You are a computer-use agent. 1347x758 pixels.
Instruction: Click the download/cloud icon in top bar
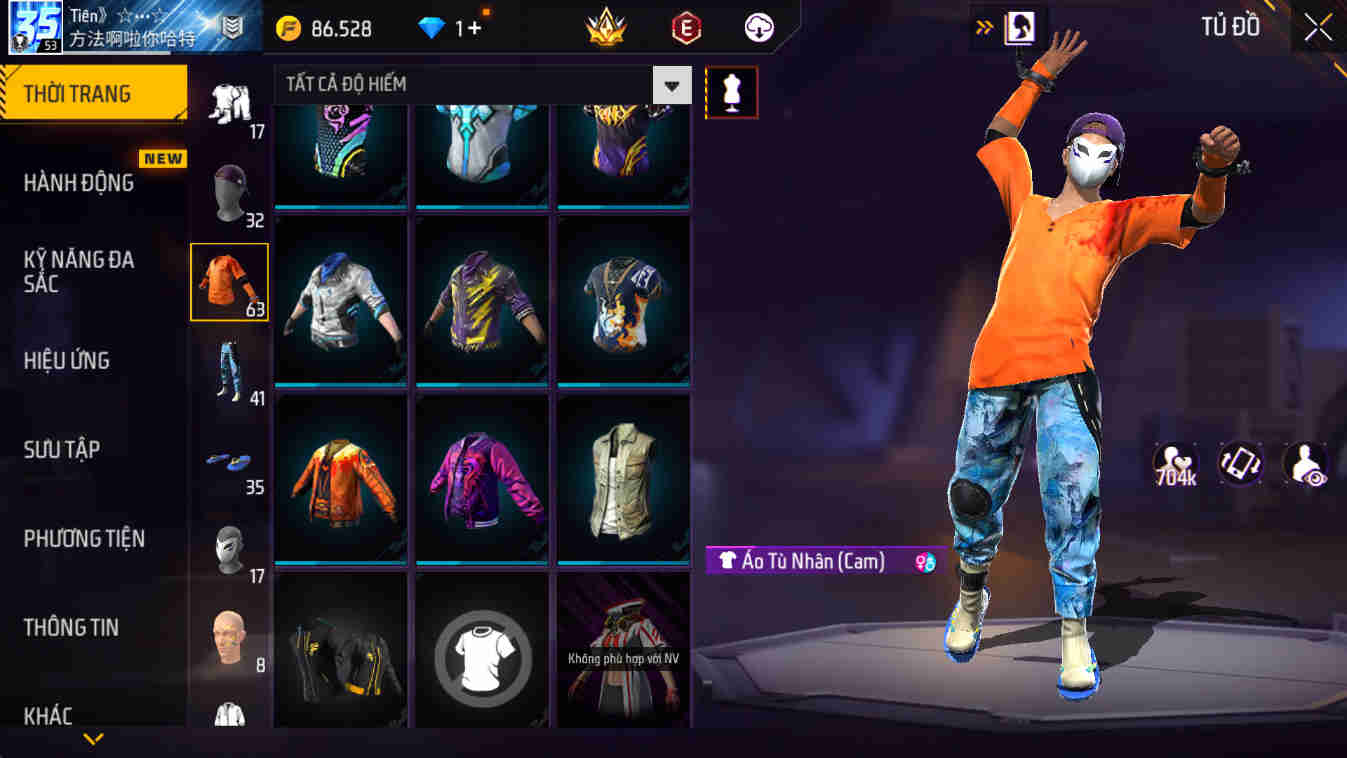[757, 27]
